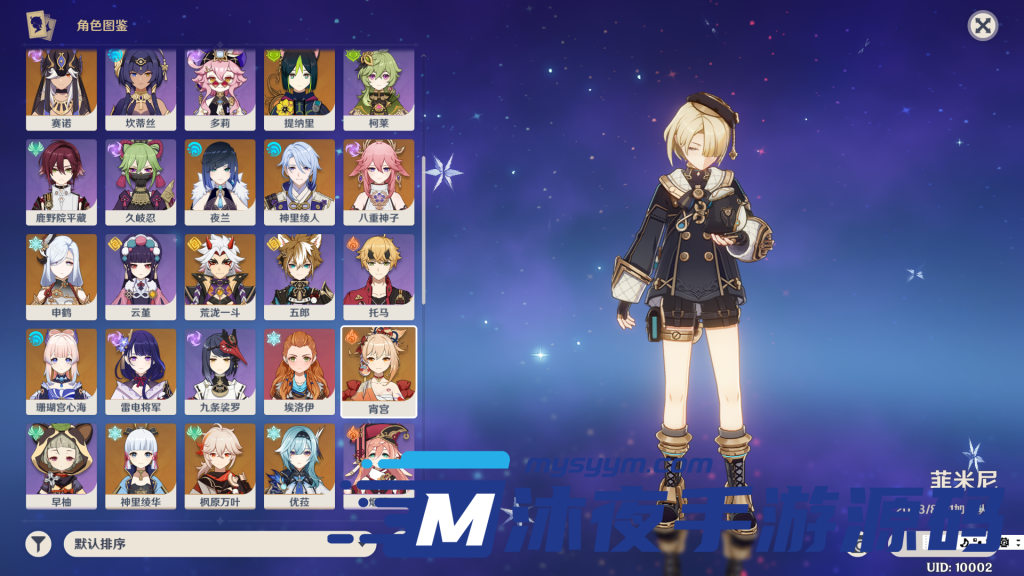Close the character archive screen
Viewport: 1024px width, 576px height.
[983, 26]
